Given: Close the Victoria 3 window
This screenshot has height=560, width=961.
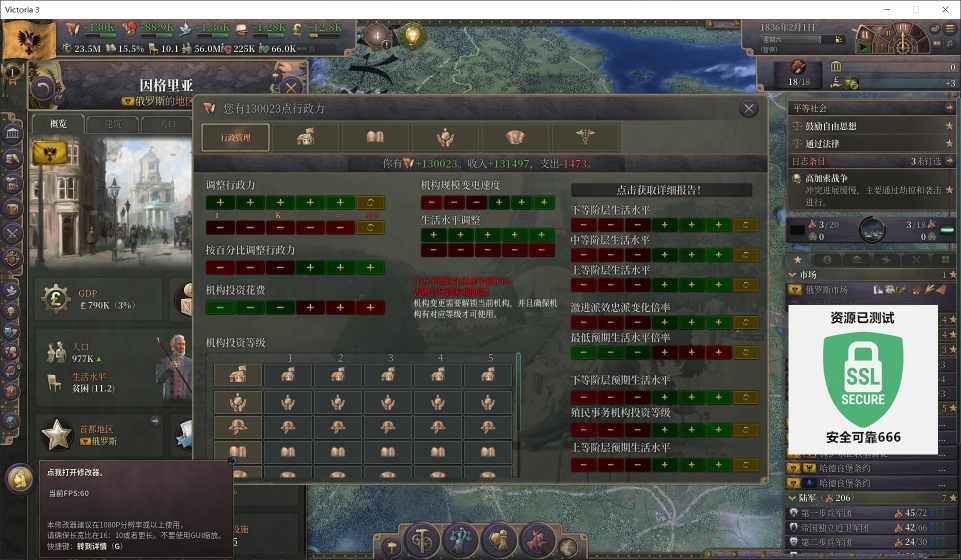Looking at the screenshot, I should (943, 9).
